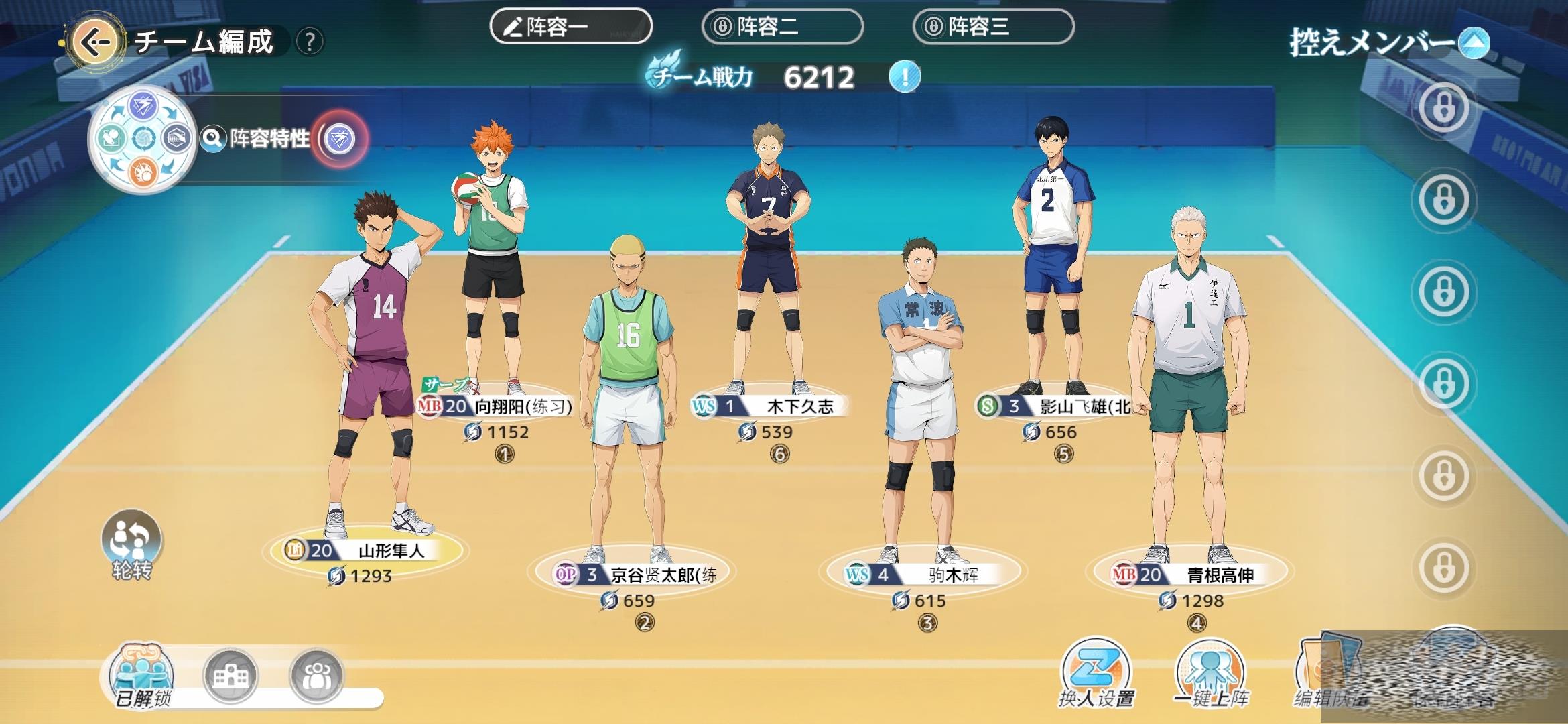Select 青根高伸 middle blocker card
1568x724 pixels.
click(x=1189, y=575)
